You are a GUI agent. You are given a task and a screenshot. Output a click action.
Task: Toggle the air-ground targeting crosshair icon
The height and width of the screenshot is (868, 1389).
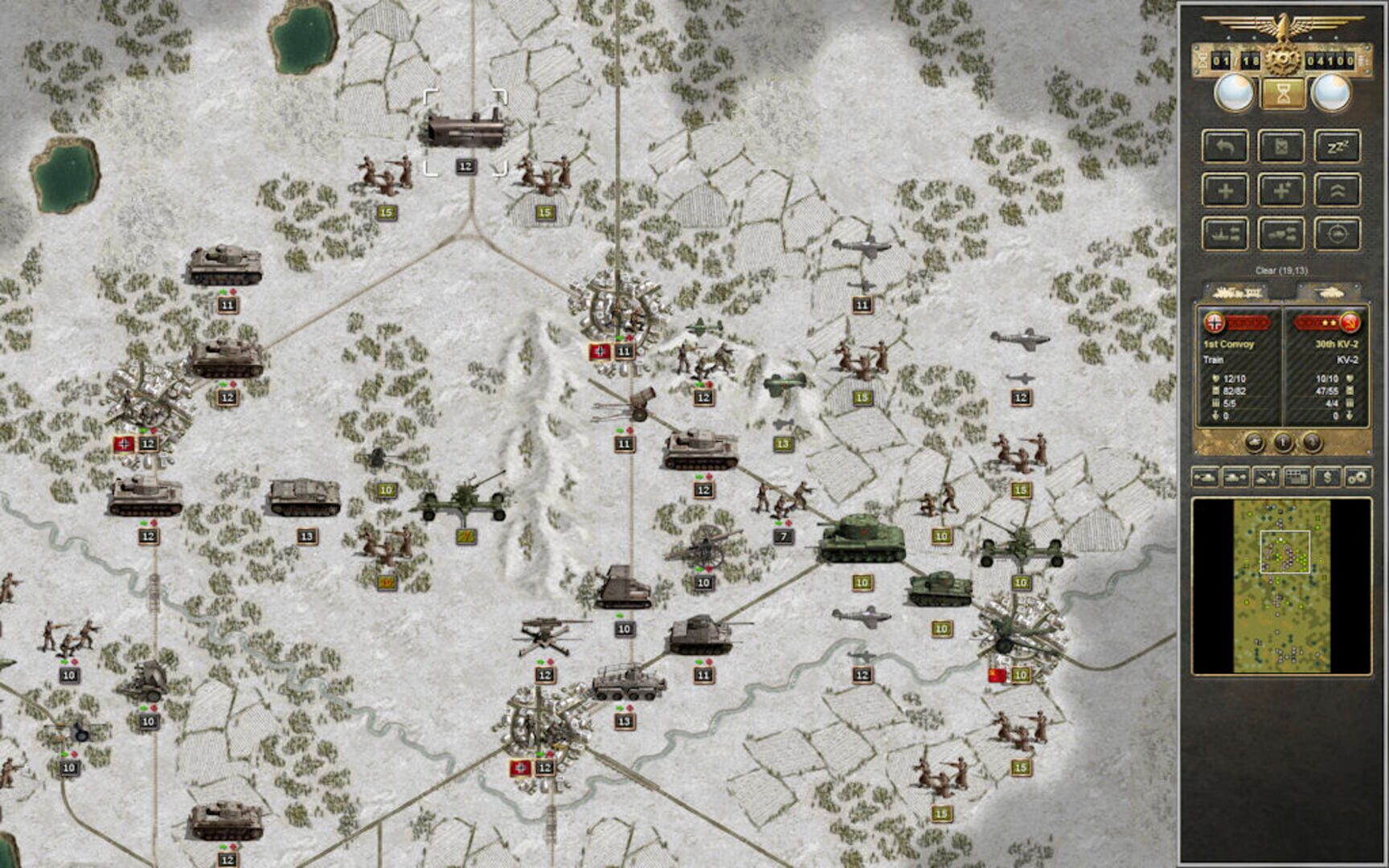point(1337,233)
